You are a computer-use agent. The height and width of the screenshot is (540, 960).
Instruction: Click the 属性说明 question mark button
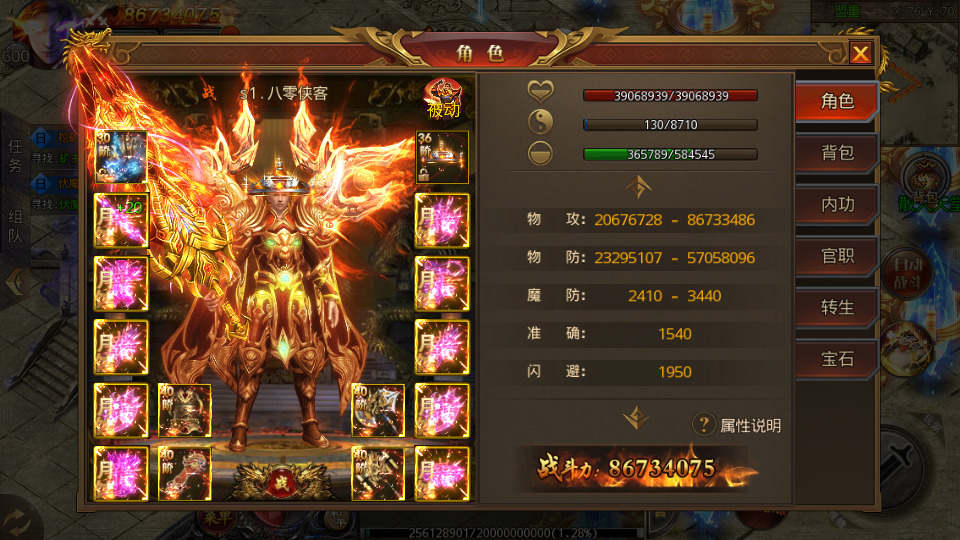tap(704, 425)
